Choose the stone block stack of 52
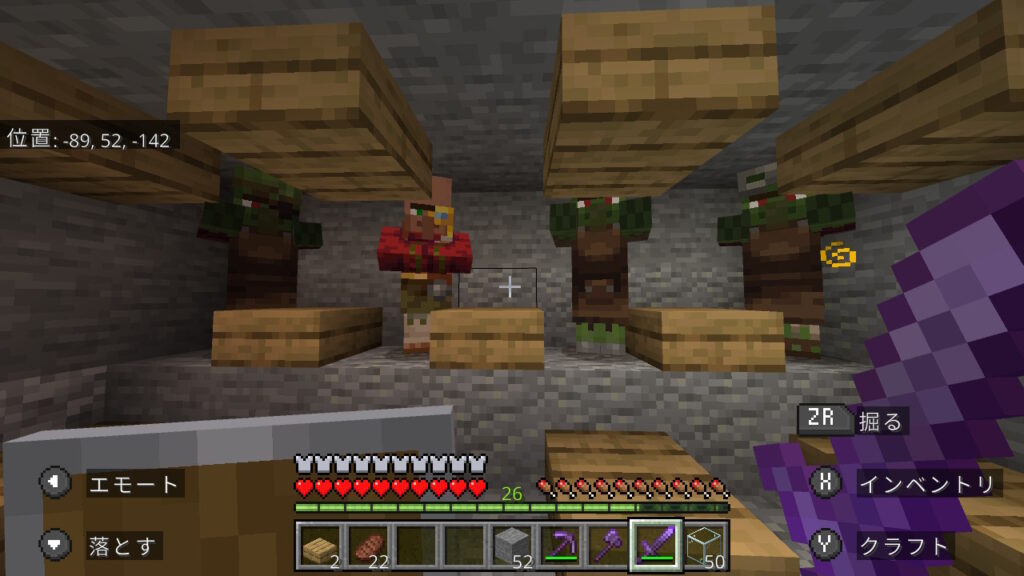This screenshot has width=1024, height=576. tap(511, 544)
